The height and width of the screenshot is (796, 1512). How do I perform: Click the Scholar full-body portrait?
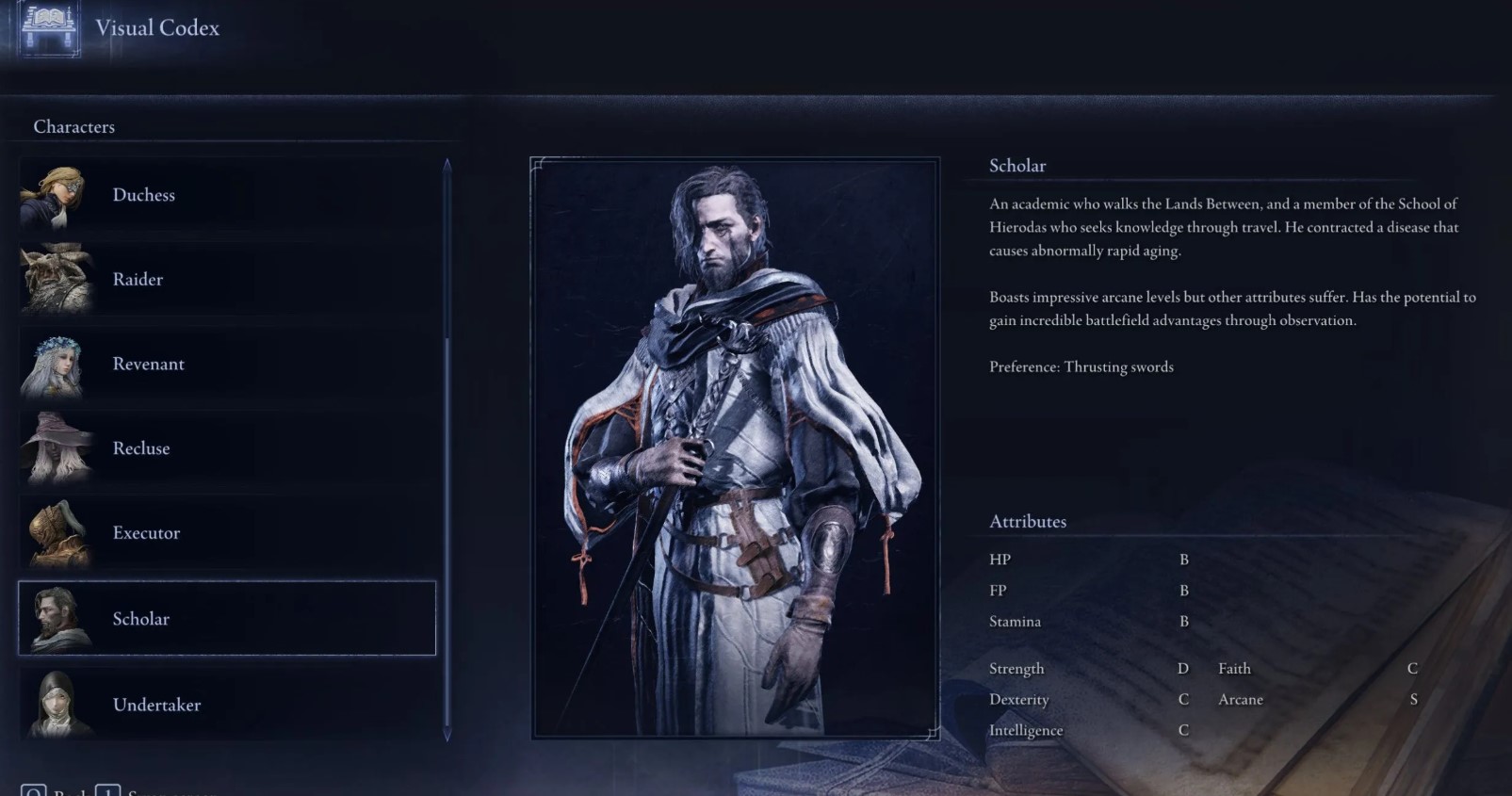click(x=735, y=447)
